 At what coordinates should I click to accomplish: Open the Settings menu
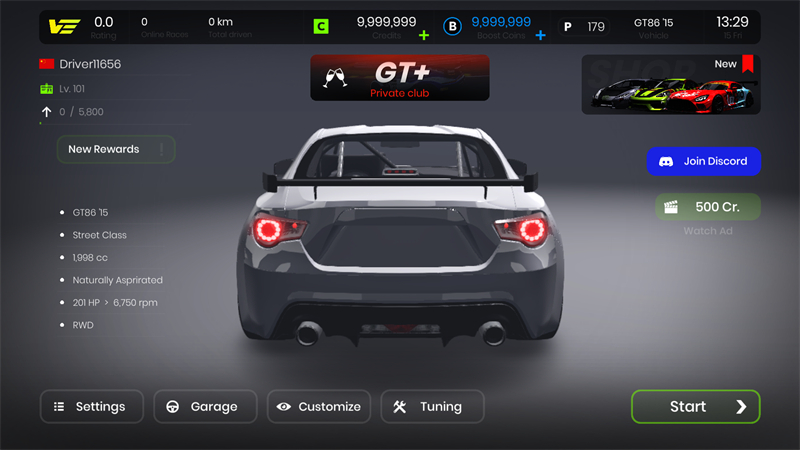pyautogui.click(x=91, y=407)
